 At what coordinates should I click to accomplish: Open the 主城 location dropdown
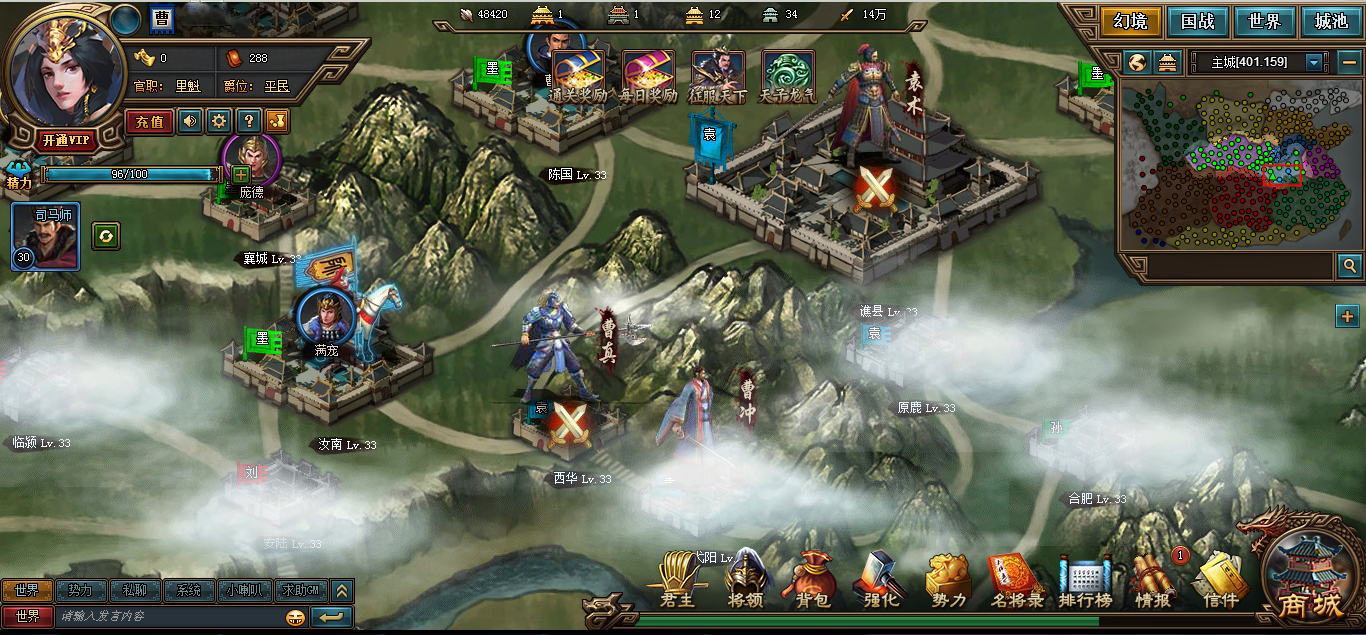tap(1314, 62)
